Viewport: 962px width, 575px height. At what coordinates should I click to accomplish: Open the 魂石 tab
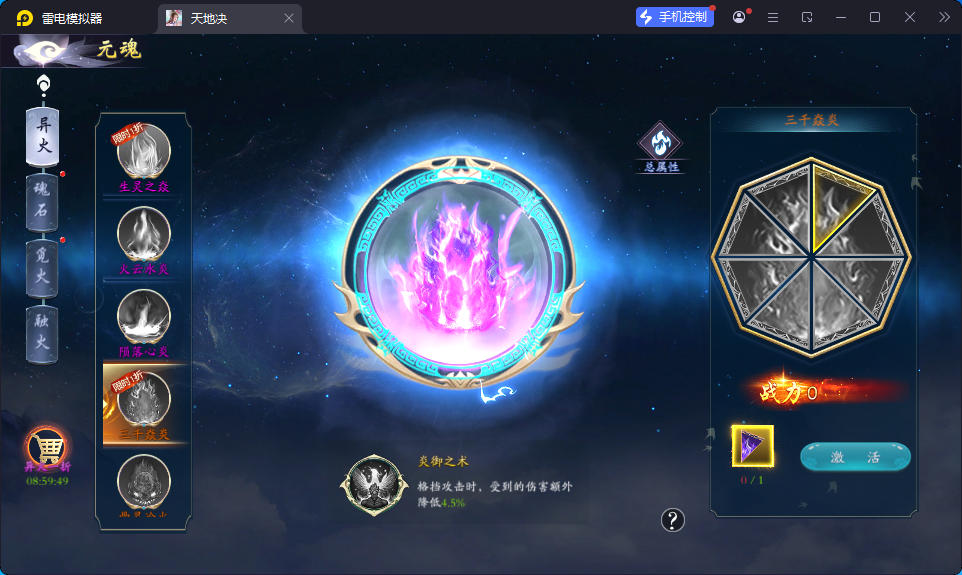click(x=42, y=199)
